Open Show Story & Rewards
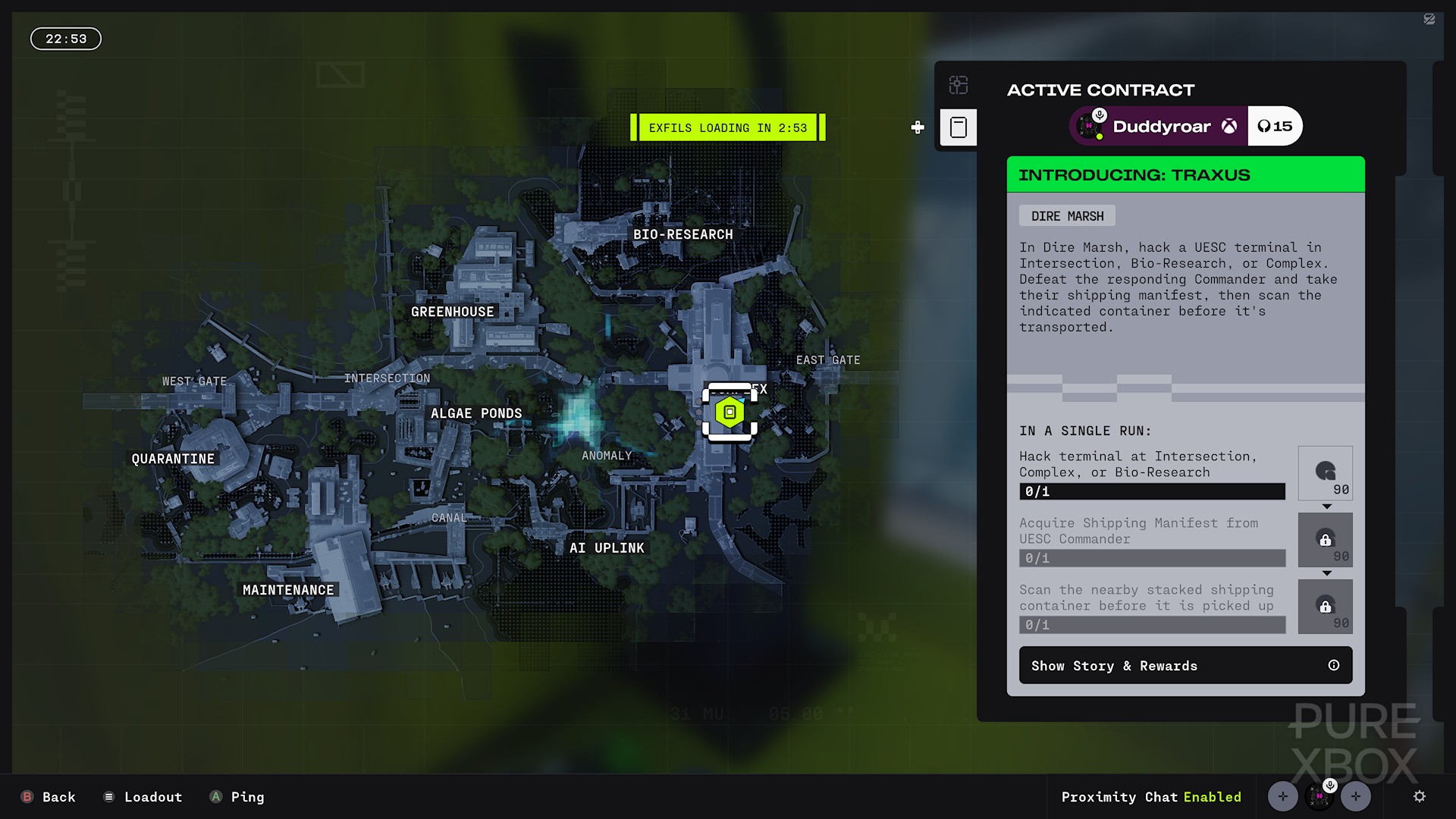 pos(1185,665)
